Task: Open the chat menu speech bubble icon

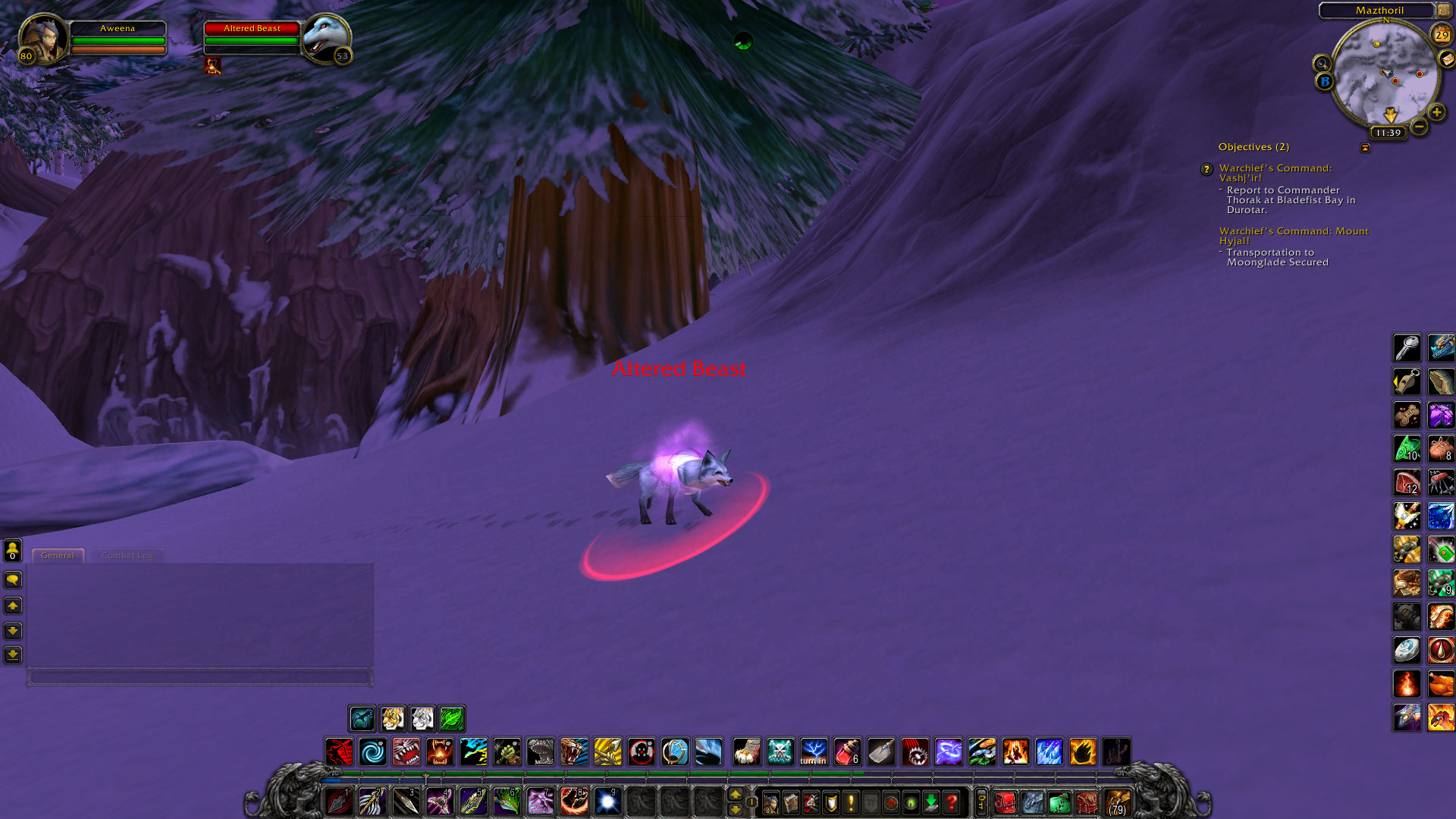Action: (11, 580)
